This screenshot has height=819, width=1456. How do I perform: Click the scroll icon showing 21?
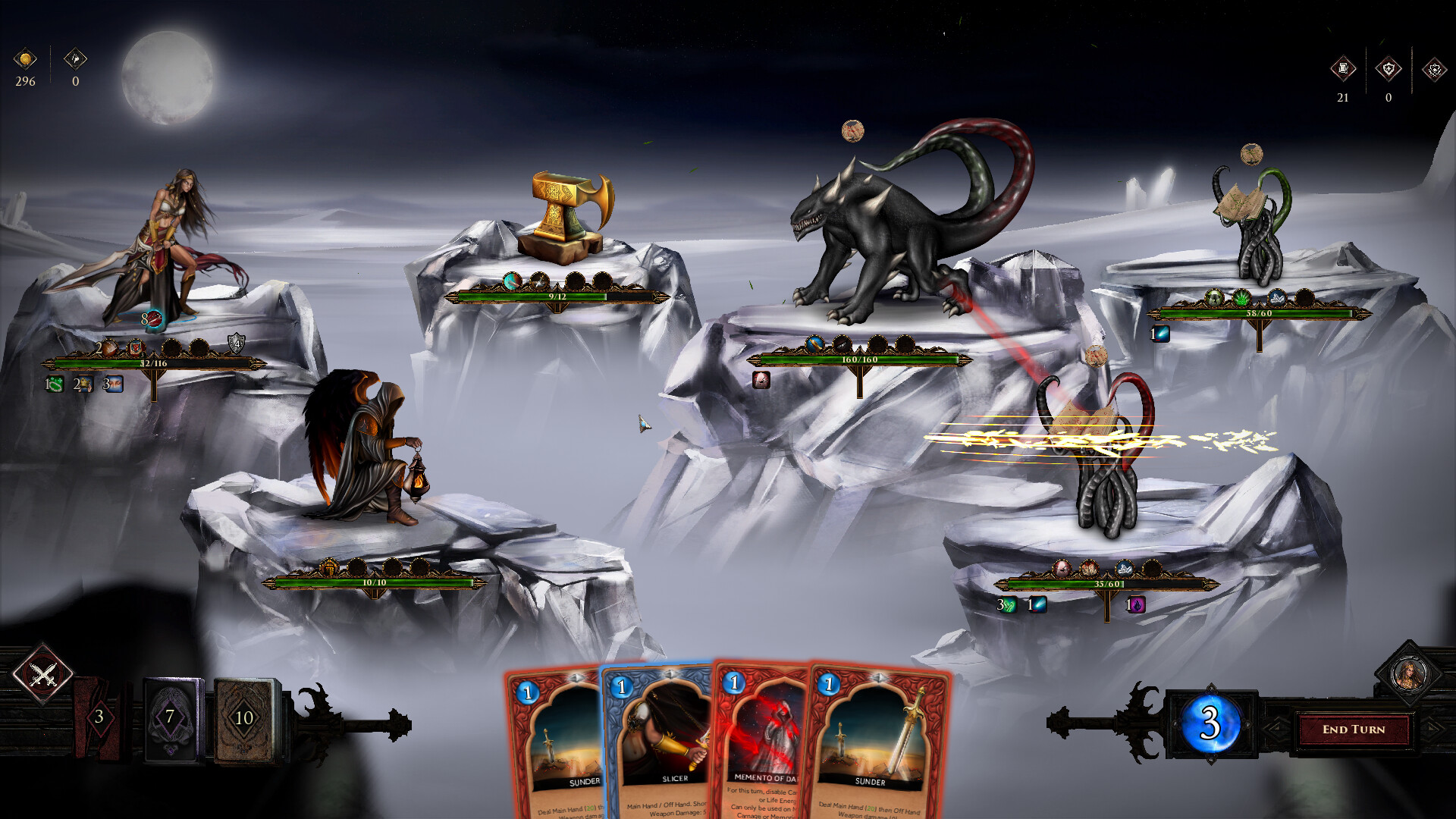tap(1343, 68)
